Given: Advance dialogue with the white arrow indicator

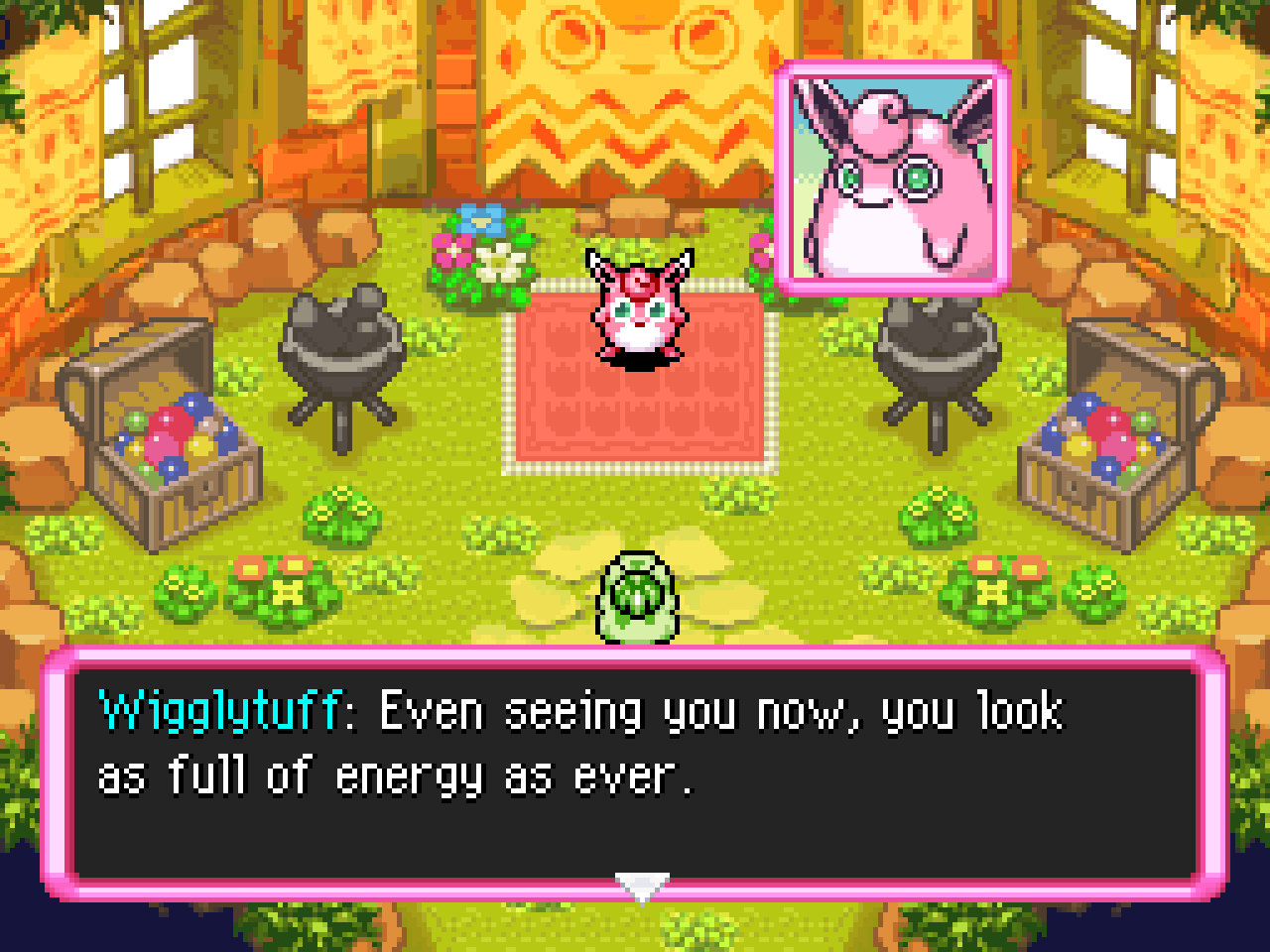Looking at the screenshot, I should click(x=641, y=886).
